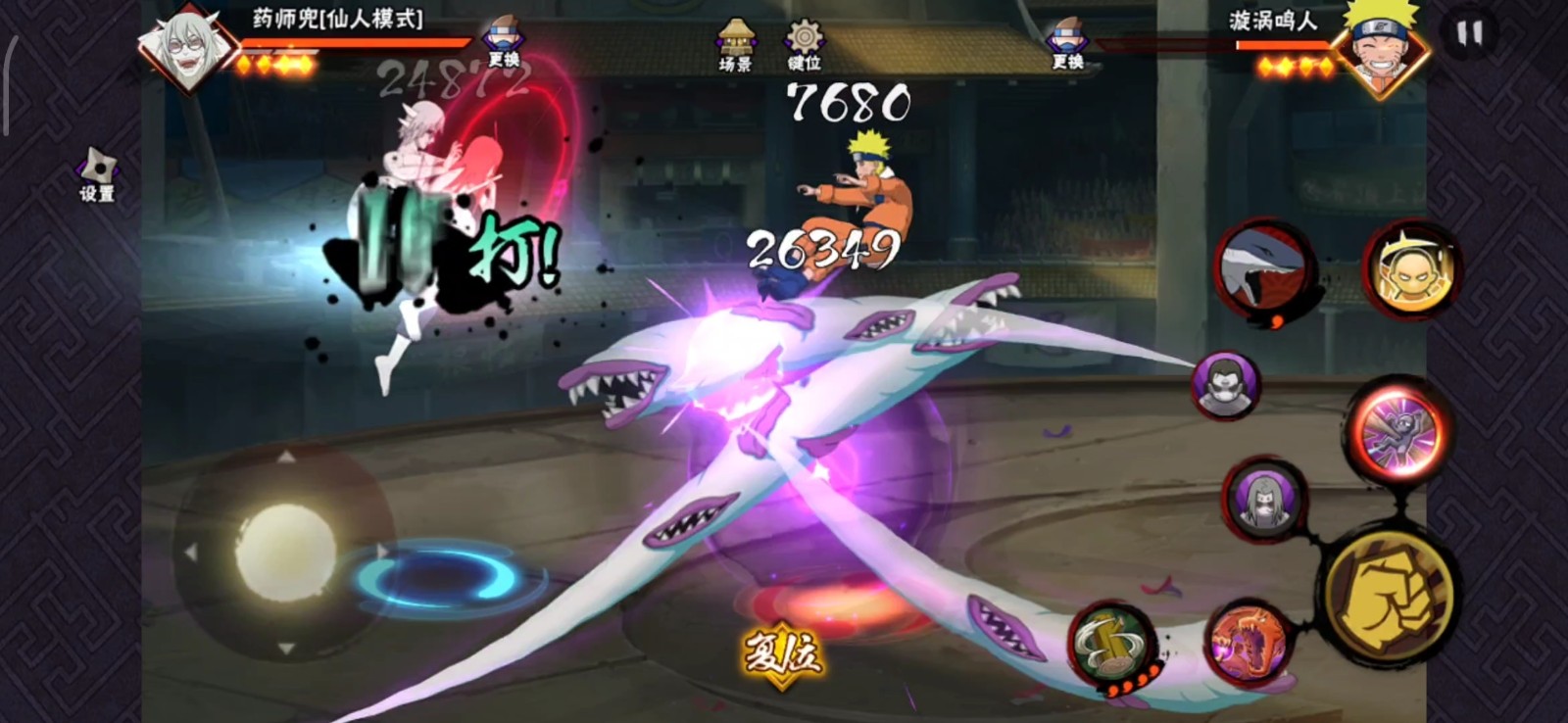Screen dimensions: 1568x723
Task: Open the 键位 key layout gear
Action: [x=804, y=45]
